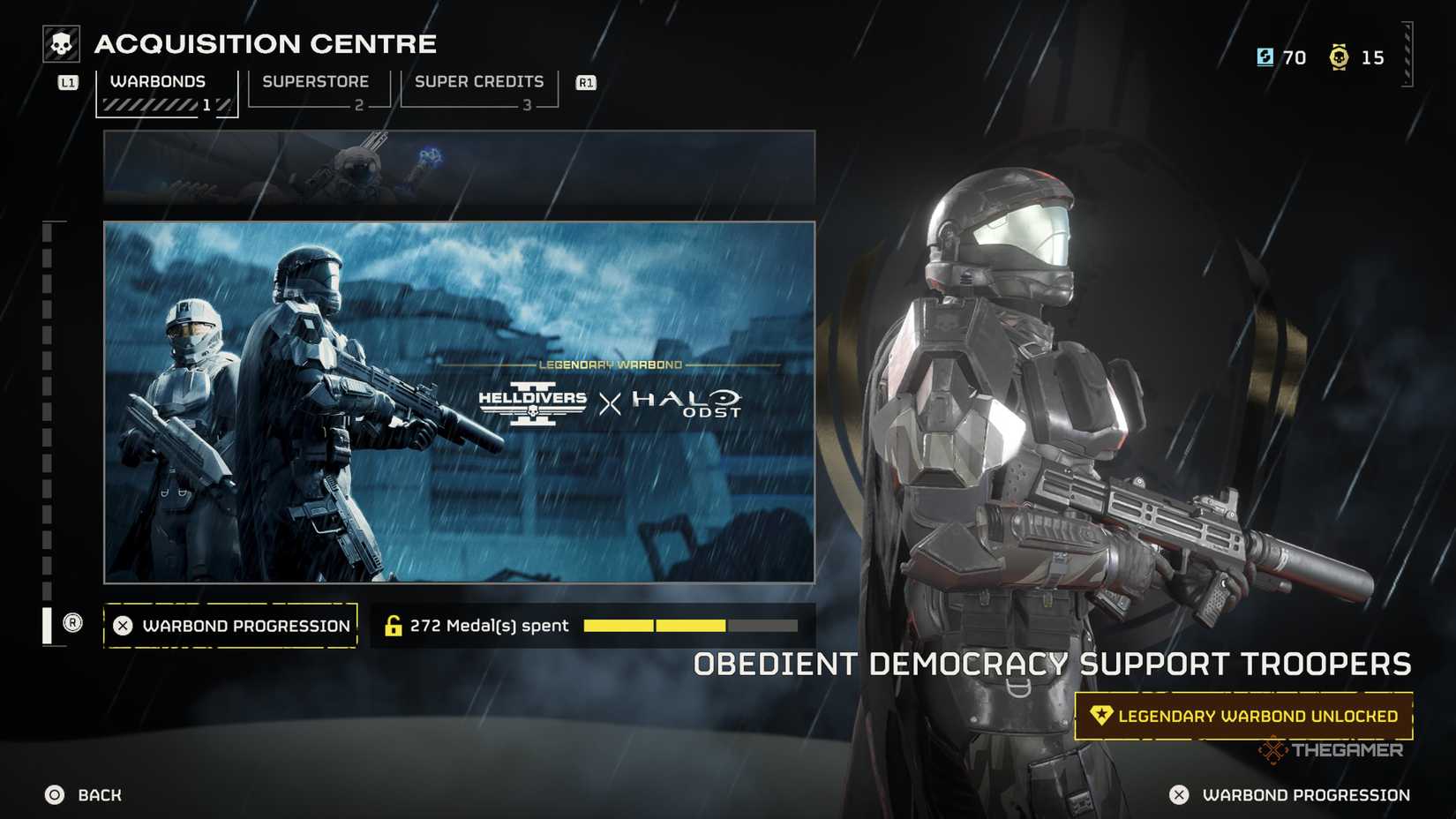This screenshot has height=819, width=1456.
Task: Open Warbond Progression
Action: [x=231, y=625]
